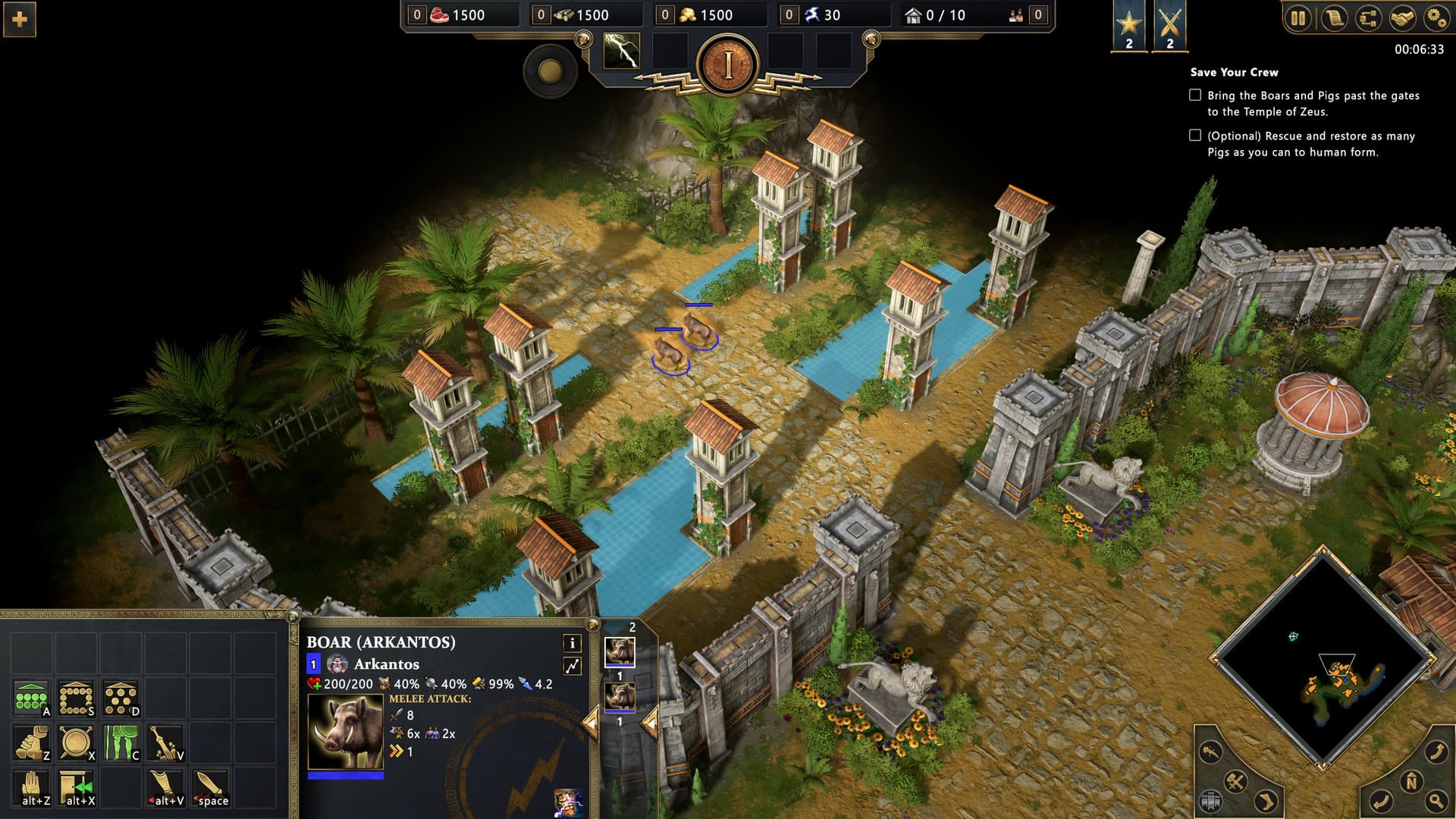1456x819 pixels.
Task: Open the unit info 'i' button
Action: pyautogui.click(x=573, y=644)
